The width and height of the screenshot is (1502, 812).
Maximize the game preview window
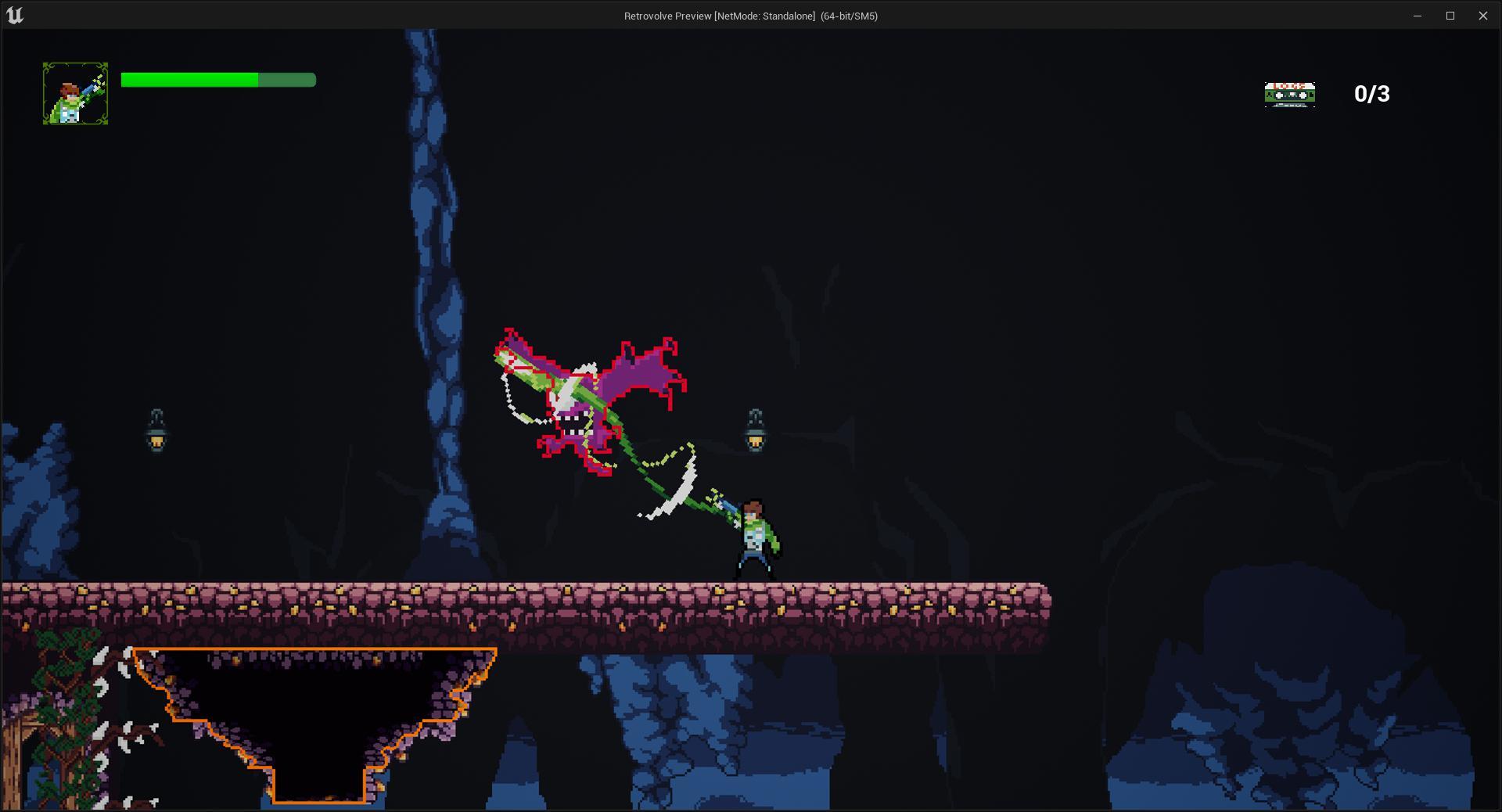point(1450,16)
